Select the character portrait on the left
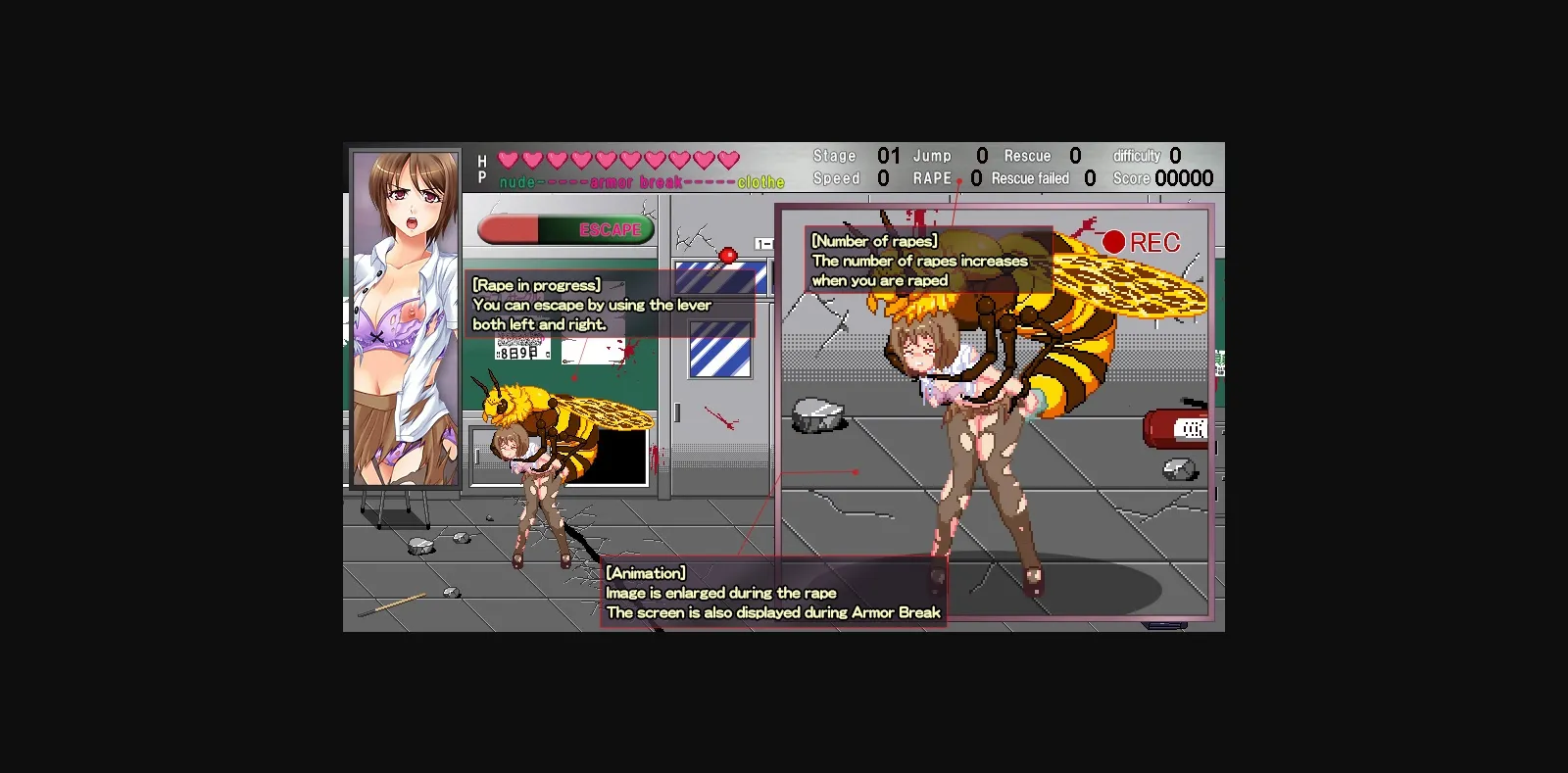1568x773 pixels. pyautogui.click(x=405, y=318)
